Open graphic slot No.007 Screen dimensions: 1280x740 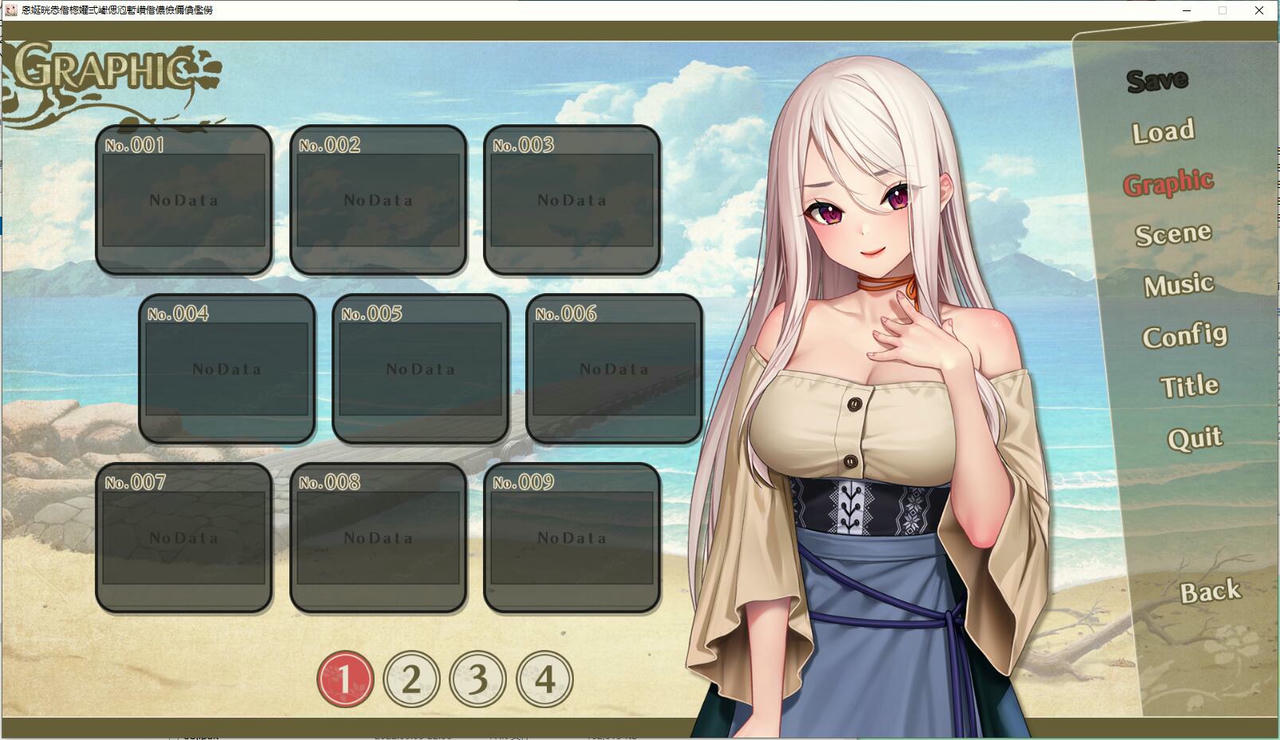click(184, 538)
